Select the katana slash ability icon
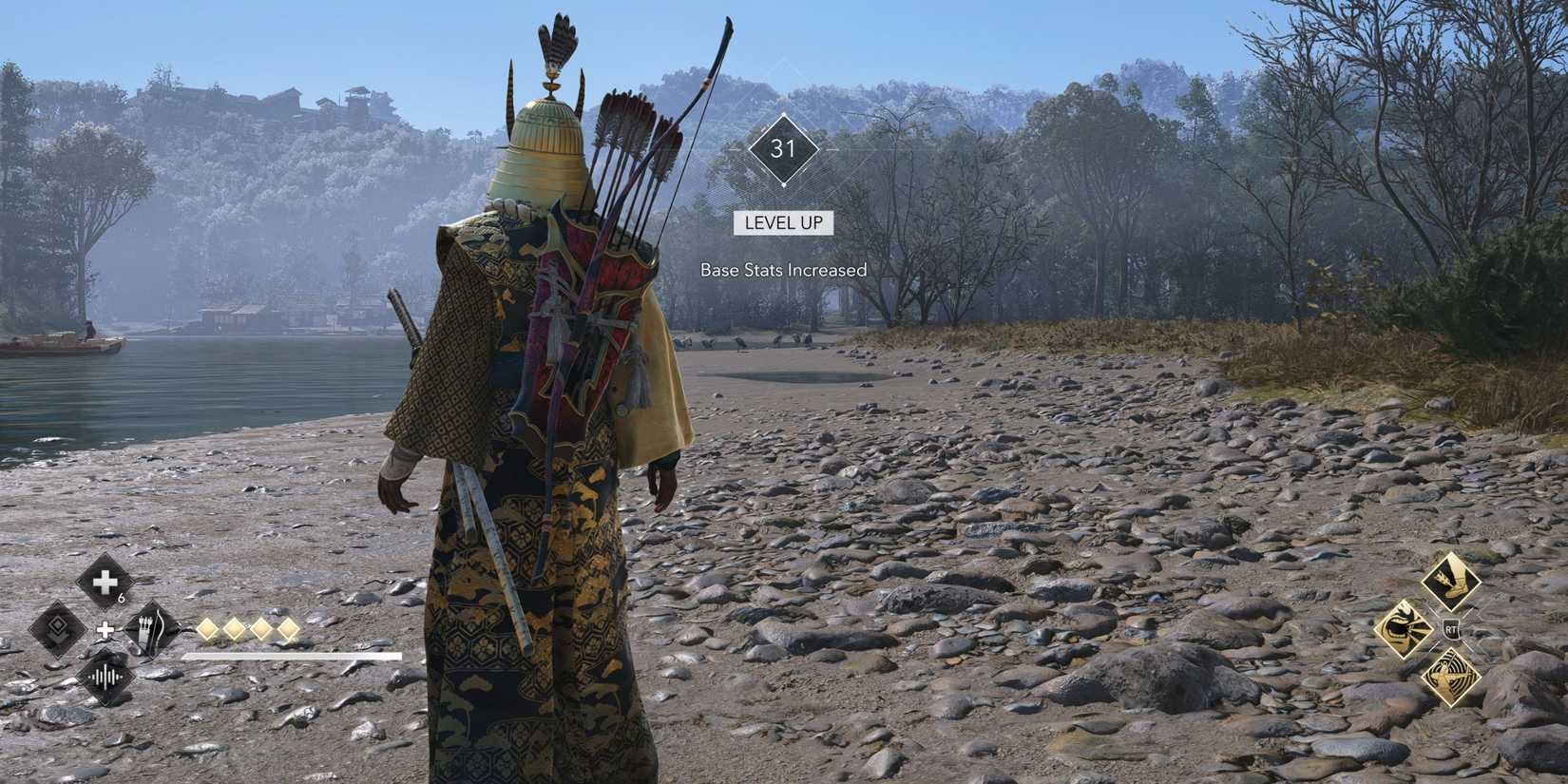This screenshot has width=1568, height=784. pos(1405,628)
